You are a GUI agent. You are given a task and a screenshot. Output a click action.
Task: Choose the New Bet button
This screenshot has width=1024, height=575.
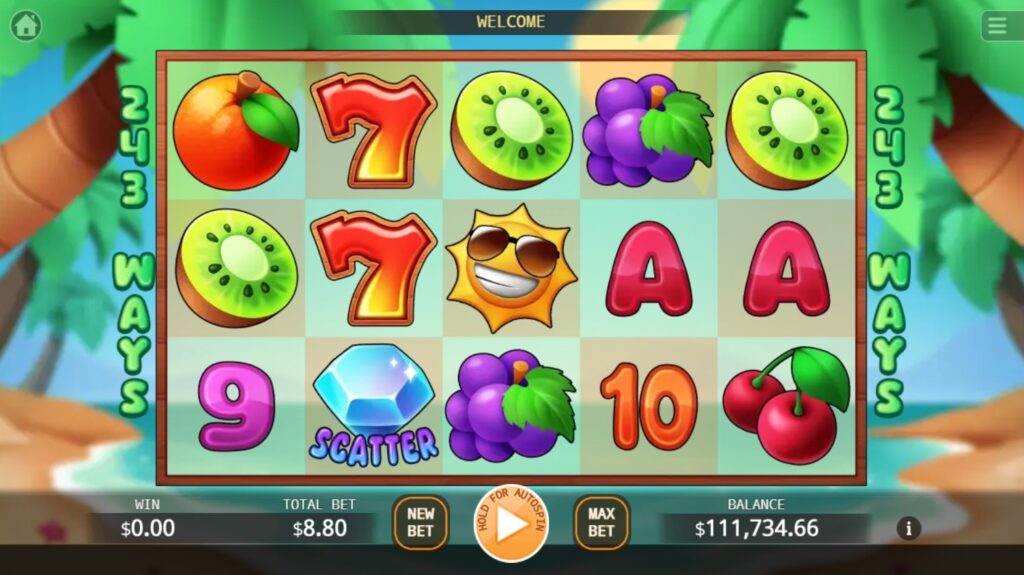pos(420,523)
